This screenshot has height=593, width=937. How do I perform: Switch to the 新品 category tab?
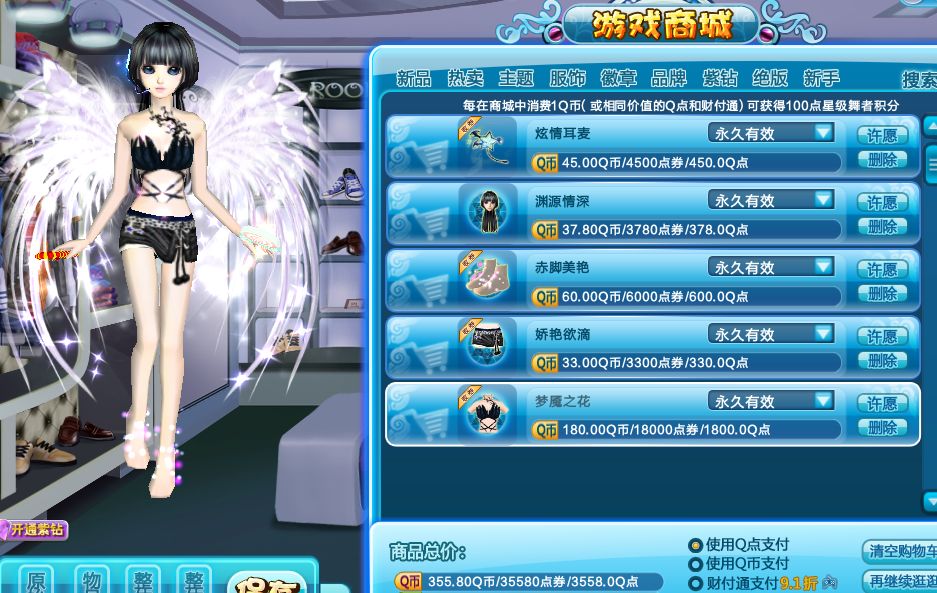point(414,78)
